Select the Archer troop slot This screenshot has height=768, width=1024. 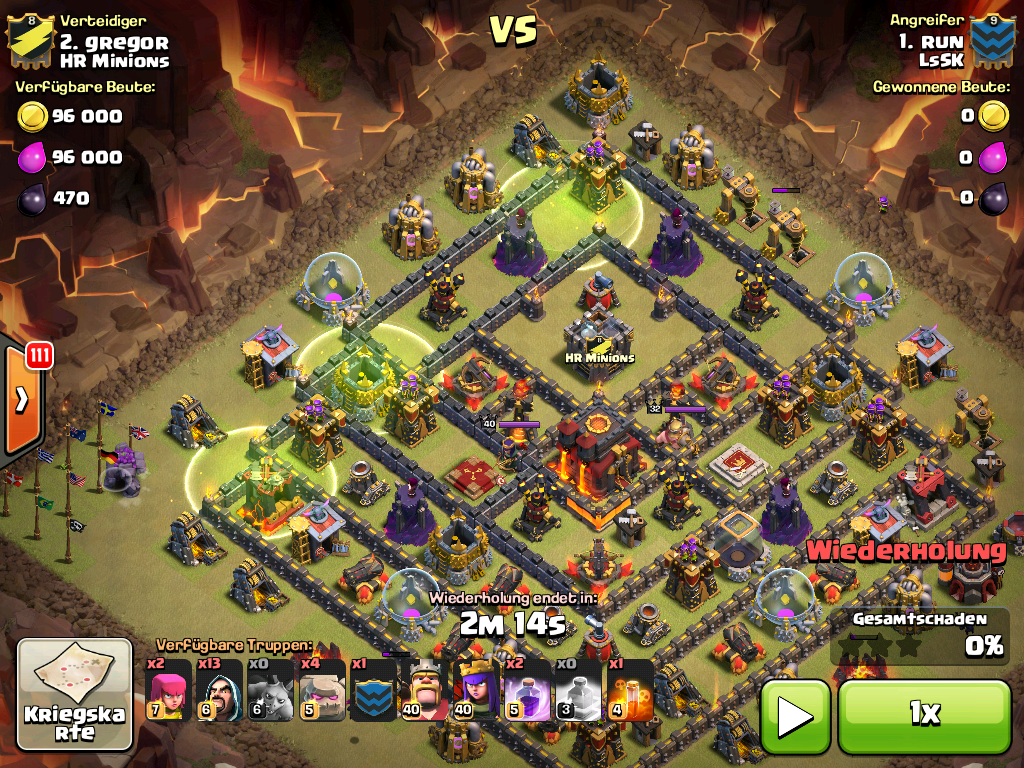coord(169,690)
